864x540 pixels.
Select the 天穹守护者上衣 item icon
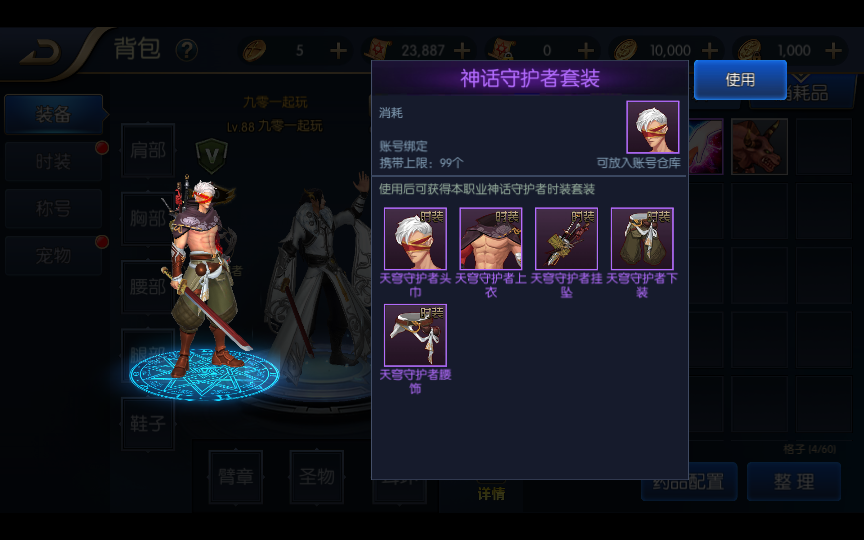point(491,239)
